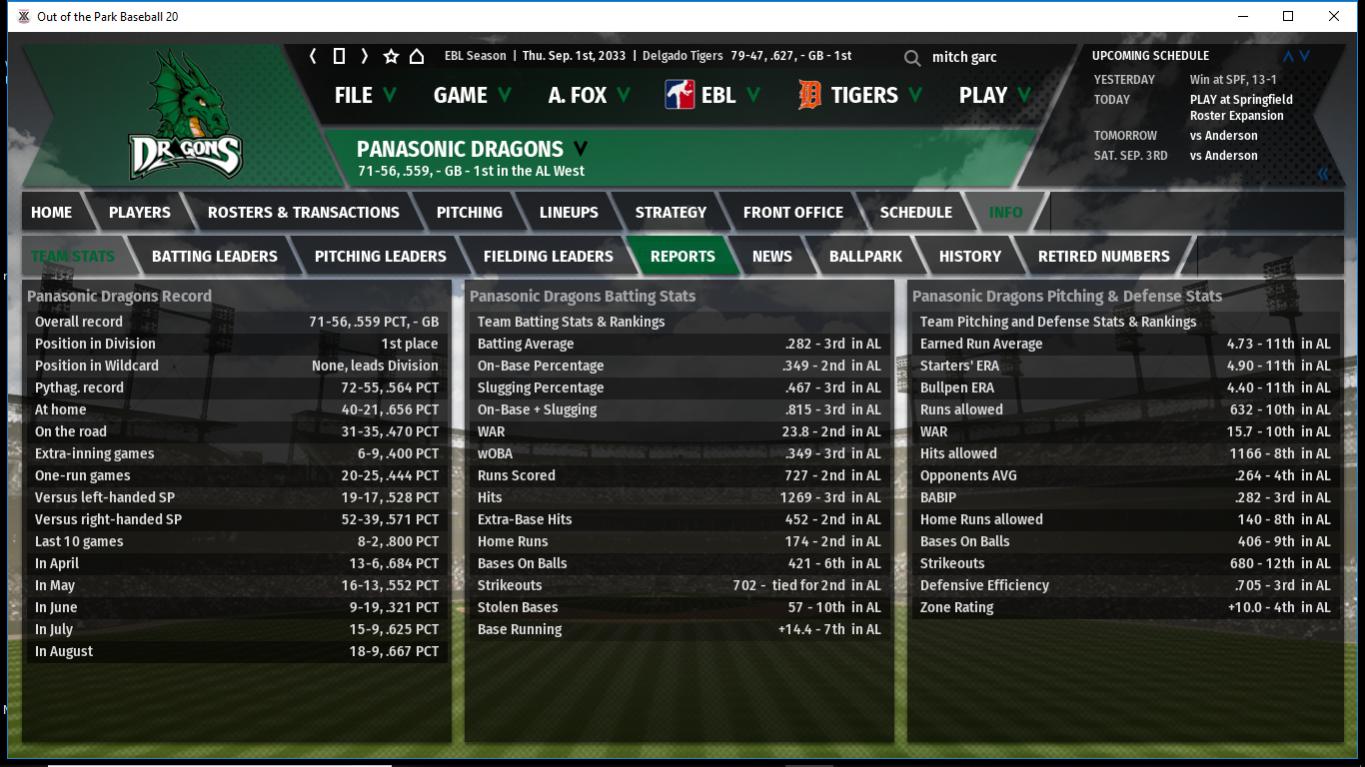This screenshot has width=1365, height=767.
Task: Open the PITCHING LEADERS subtab
Action: coord(380,256)
